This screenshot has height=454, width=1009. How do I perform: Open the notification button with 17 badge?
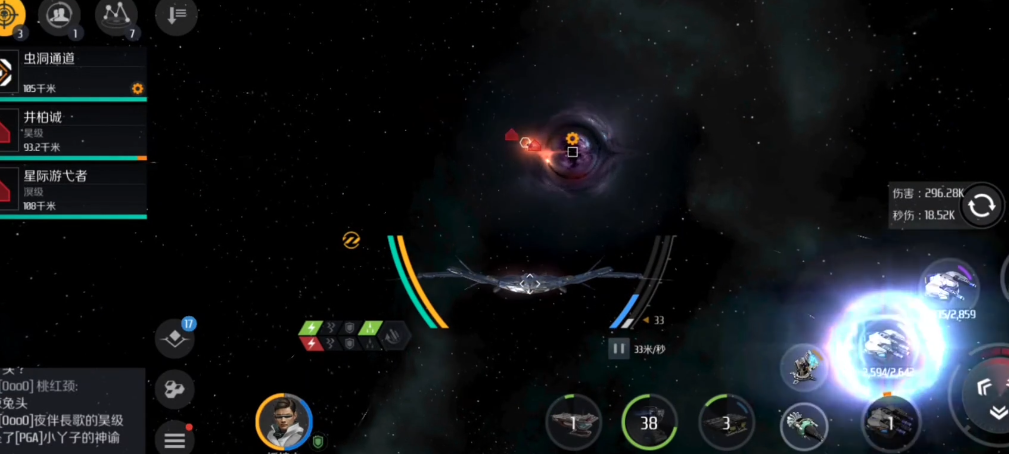(x=175, y=338)
